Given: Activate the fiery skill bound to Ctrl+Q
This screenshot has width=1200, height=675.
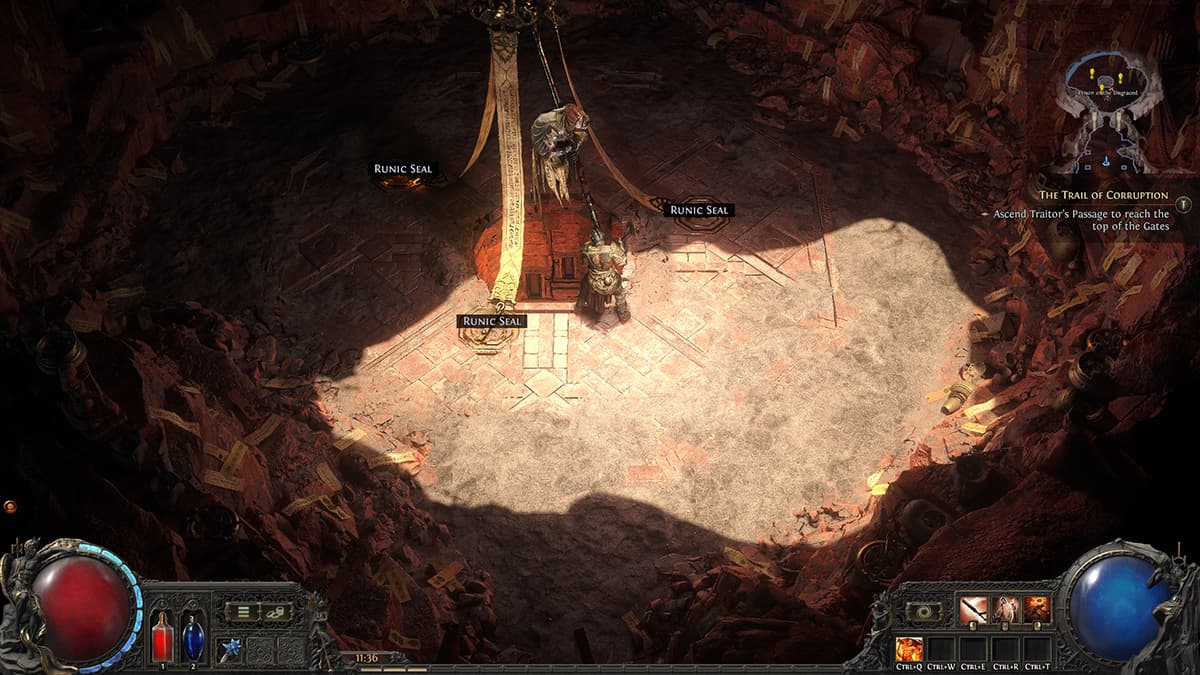Looking at the screenshot, I should (x=909, y=648).
